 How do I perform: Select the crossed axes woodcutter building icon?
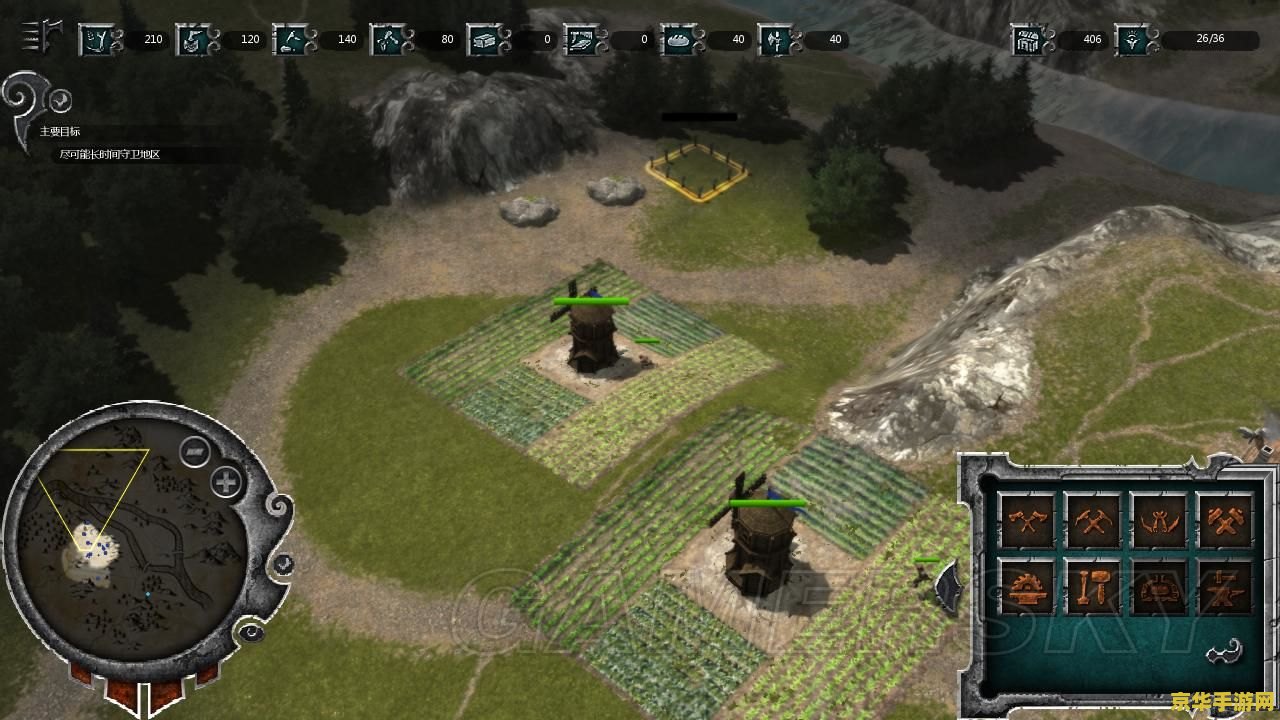pyautogui.click(x=1027, y=520)
